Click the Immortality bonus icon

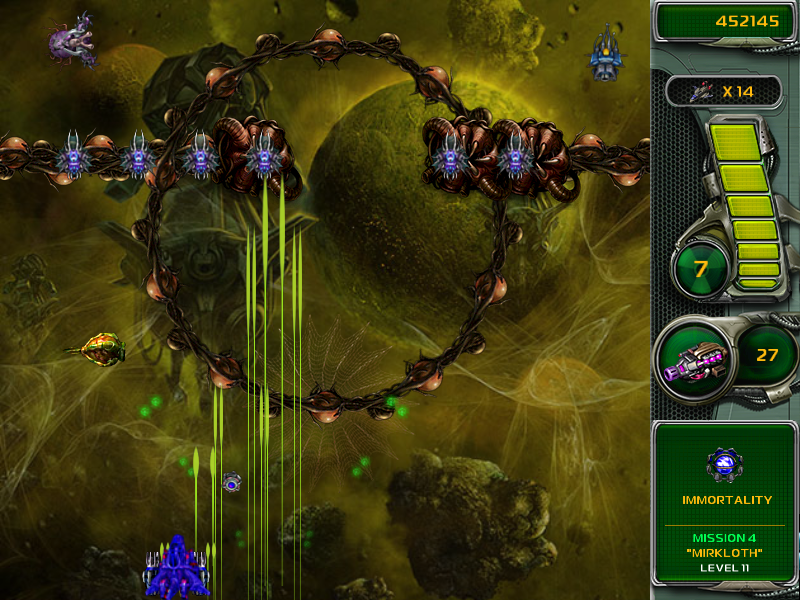click(725, 464)
